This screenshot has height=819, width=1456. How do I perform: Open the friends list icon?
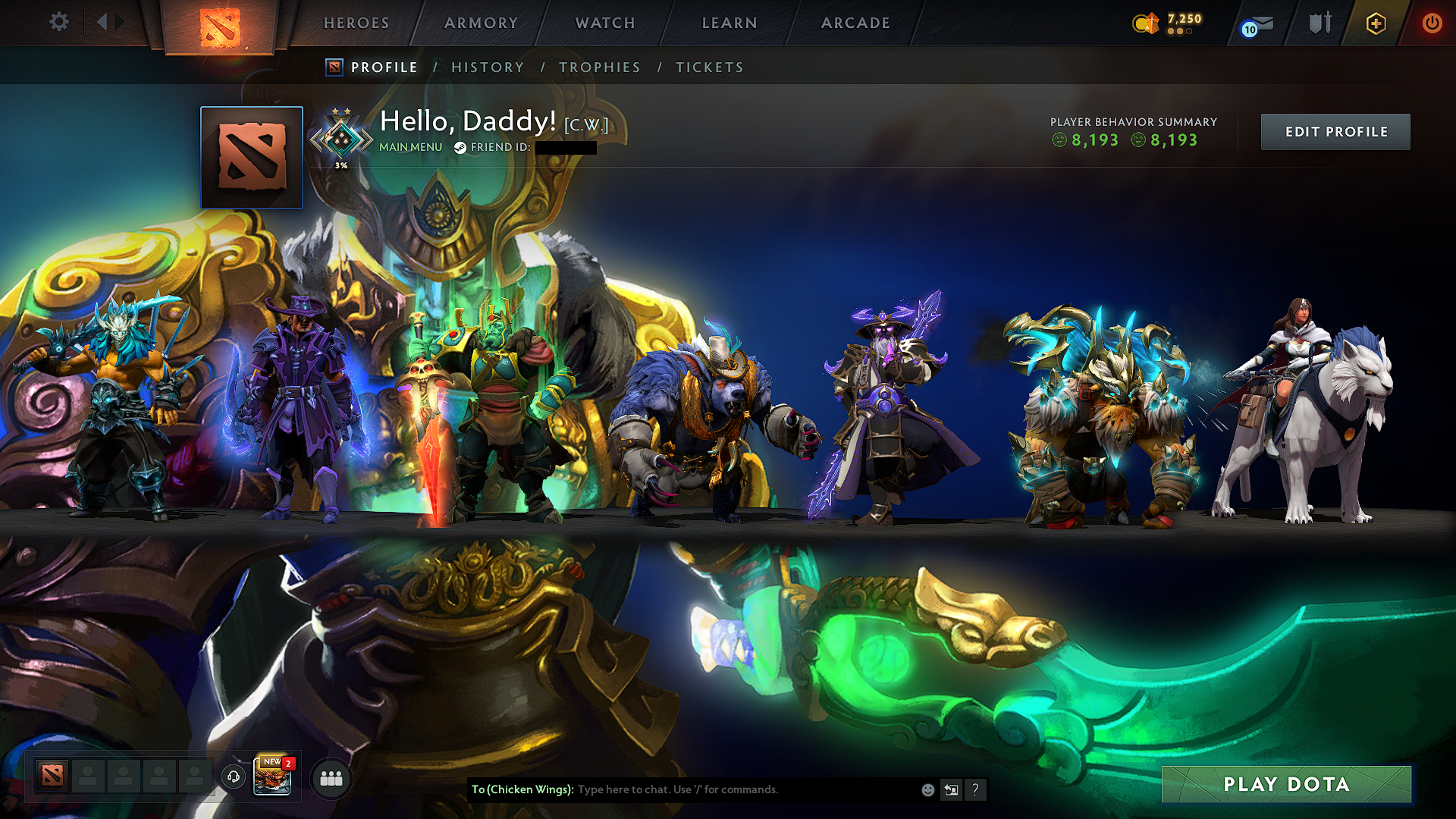330,778
